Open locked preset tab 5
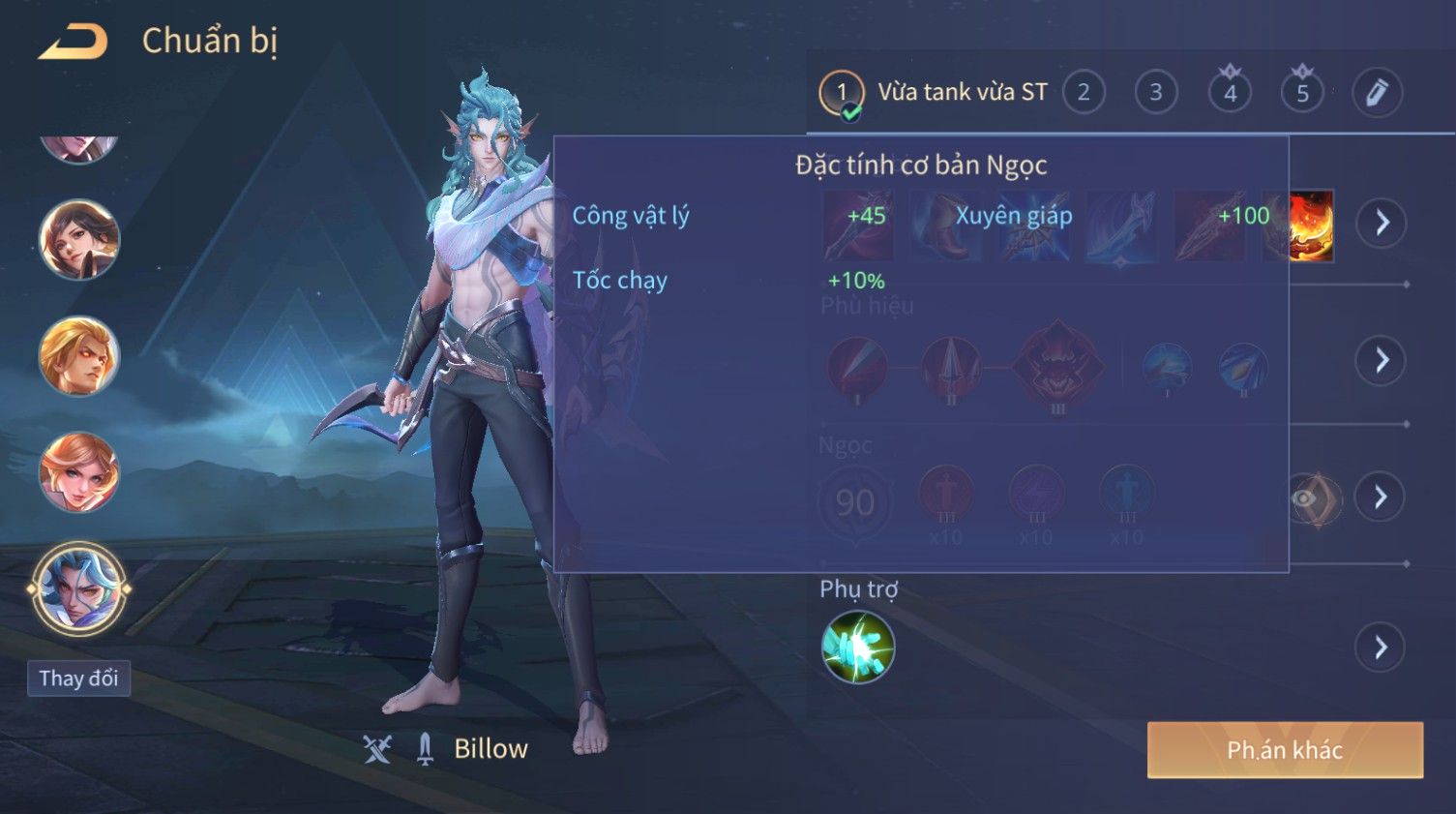This screenshot has height=814, width=1456. [1302, 93]
